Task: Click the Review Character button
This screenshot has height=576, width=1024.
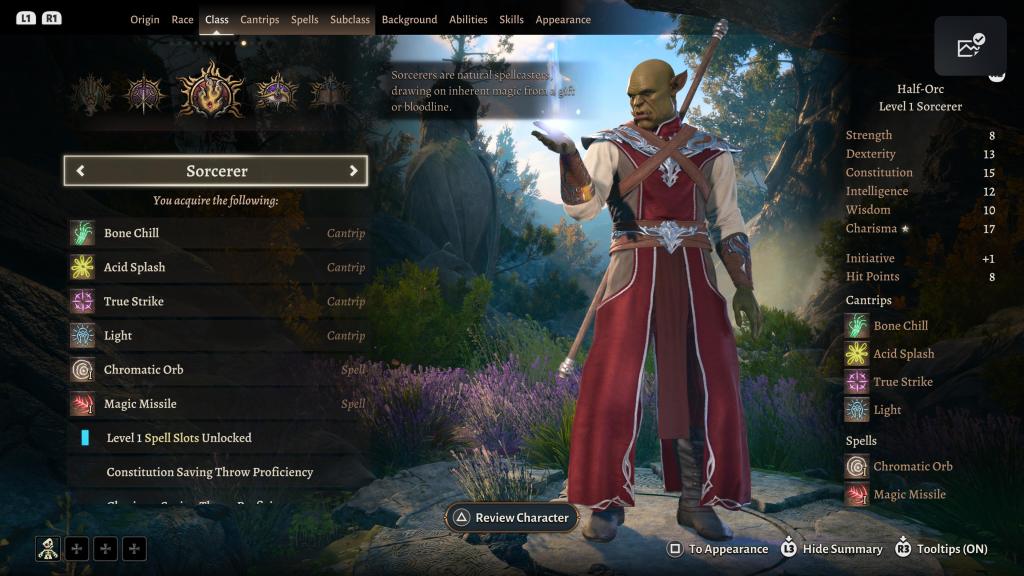Action: point(511,518)
